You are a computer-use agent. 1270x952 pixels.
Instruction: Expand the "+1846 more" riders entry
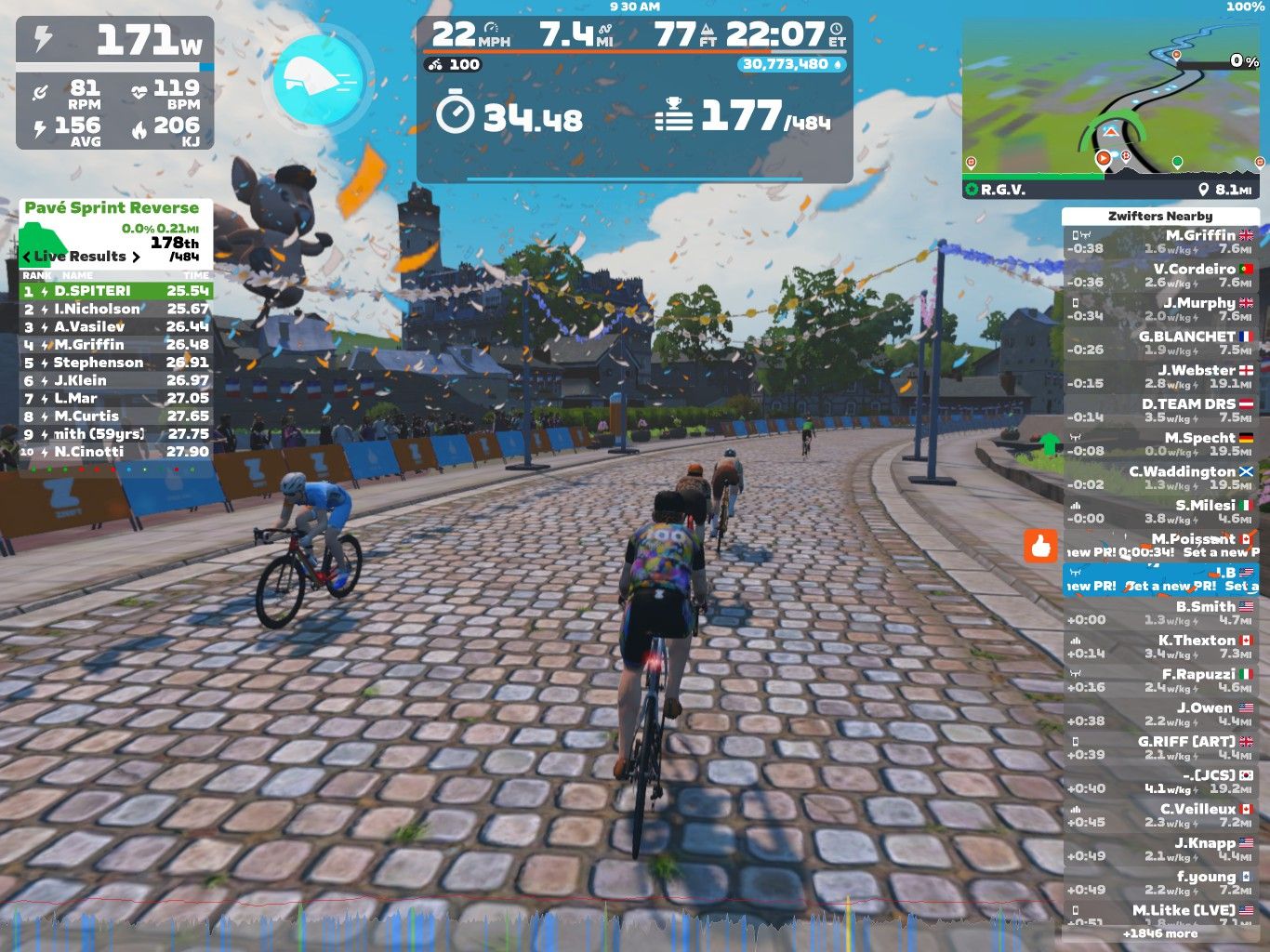point(1160,933)
